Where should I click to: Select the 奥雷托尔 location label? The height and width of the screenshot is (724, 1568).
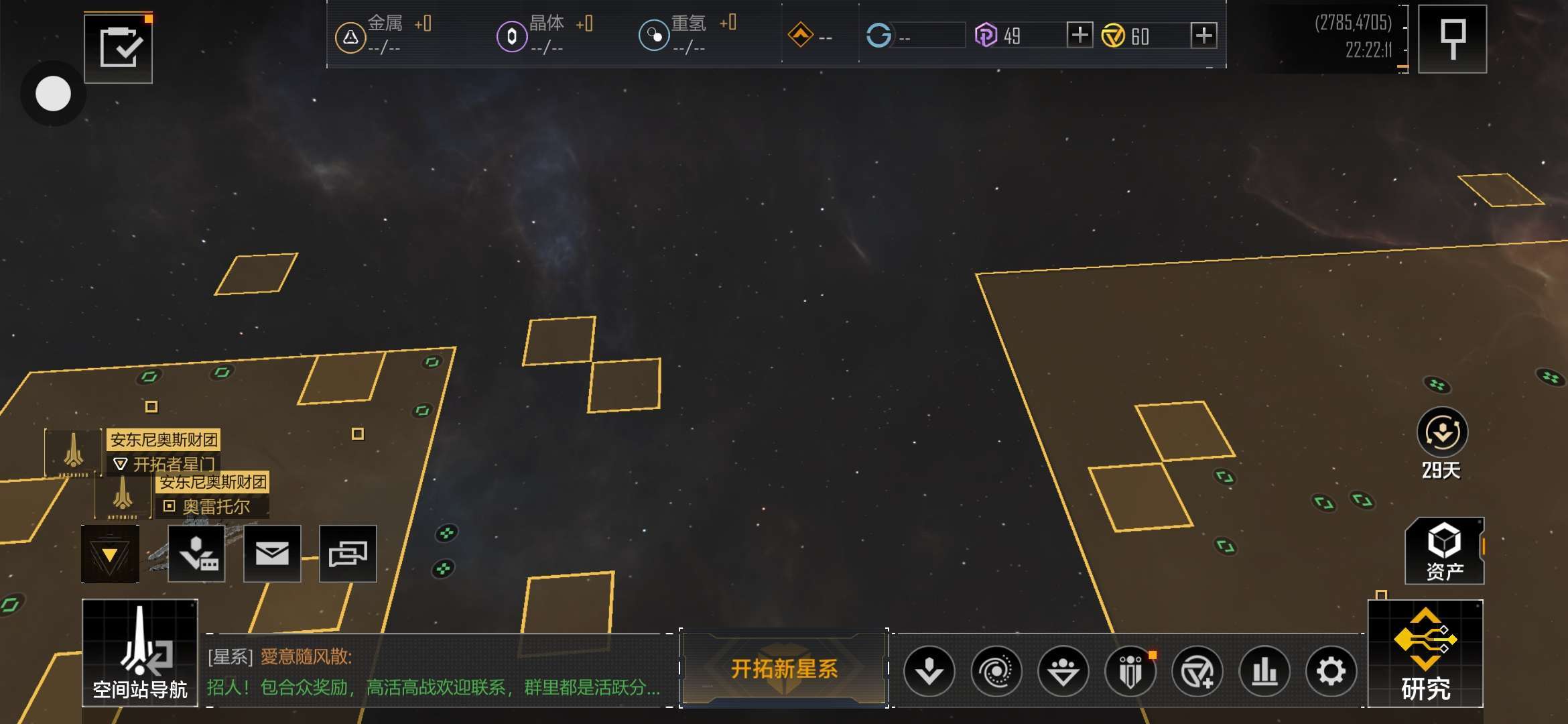pos(216,507)
